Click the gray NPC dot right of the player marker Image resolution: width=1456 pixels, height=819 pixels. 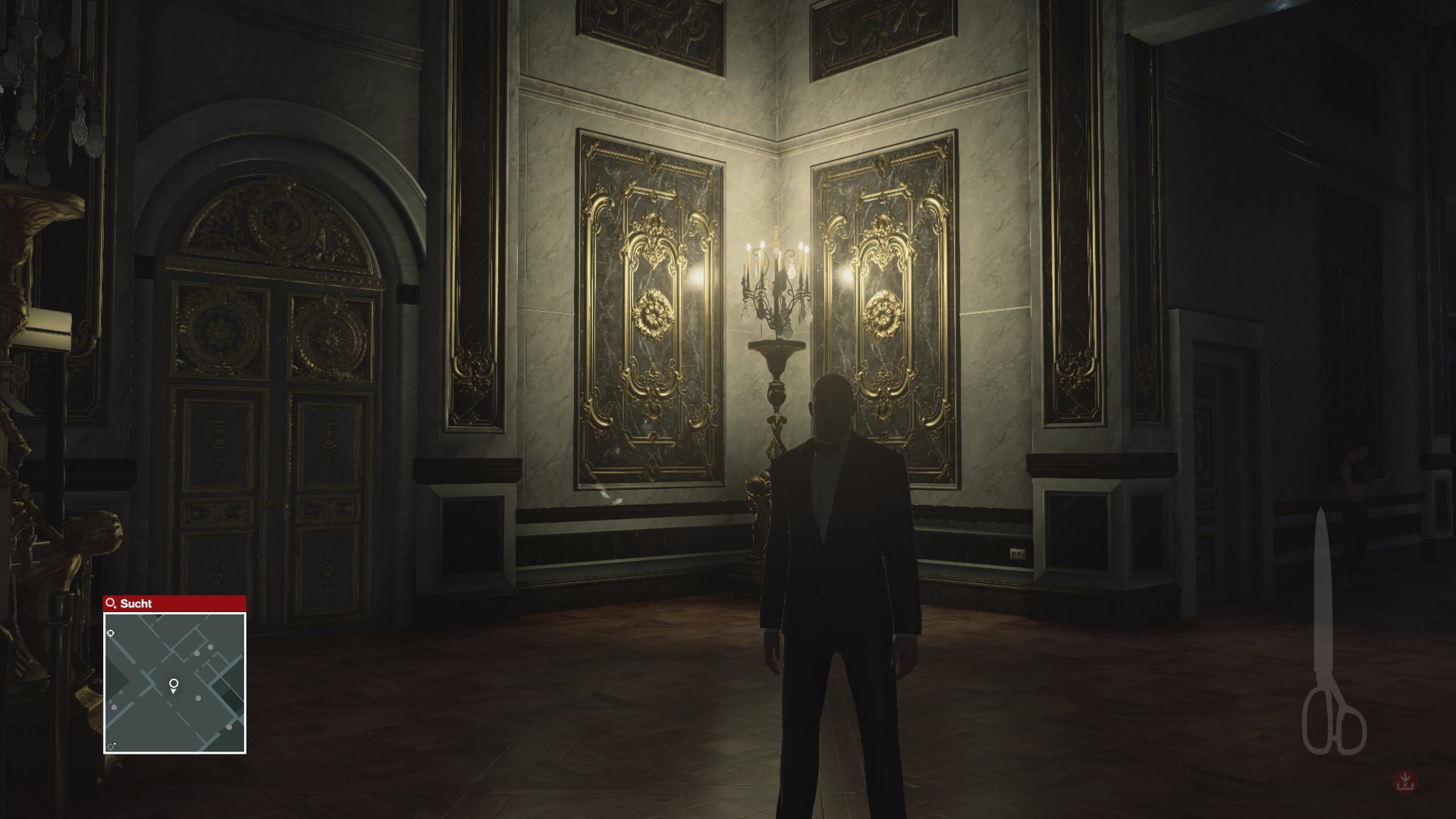(x=198, y=698)
